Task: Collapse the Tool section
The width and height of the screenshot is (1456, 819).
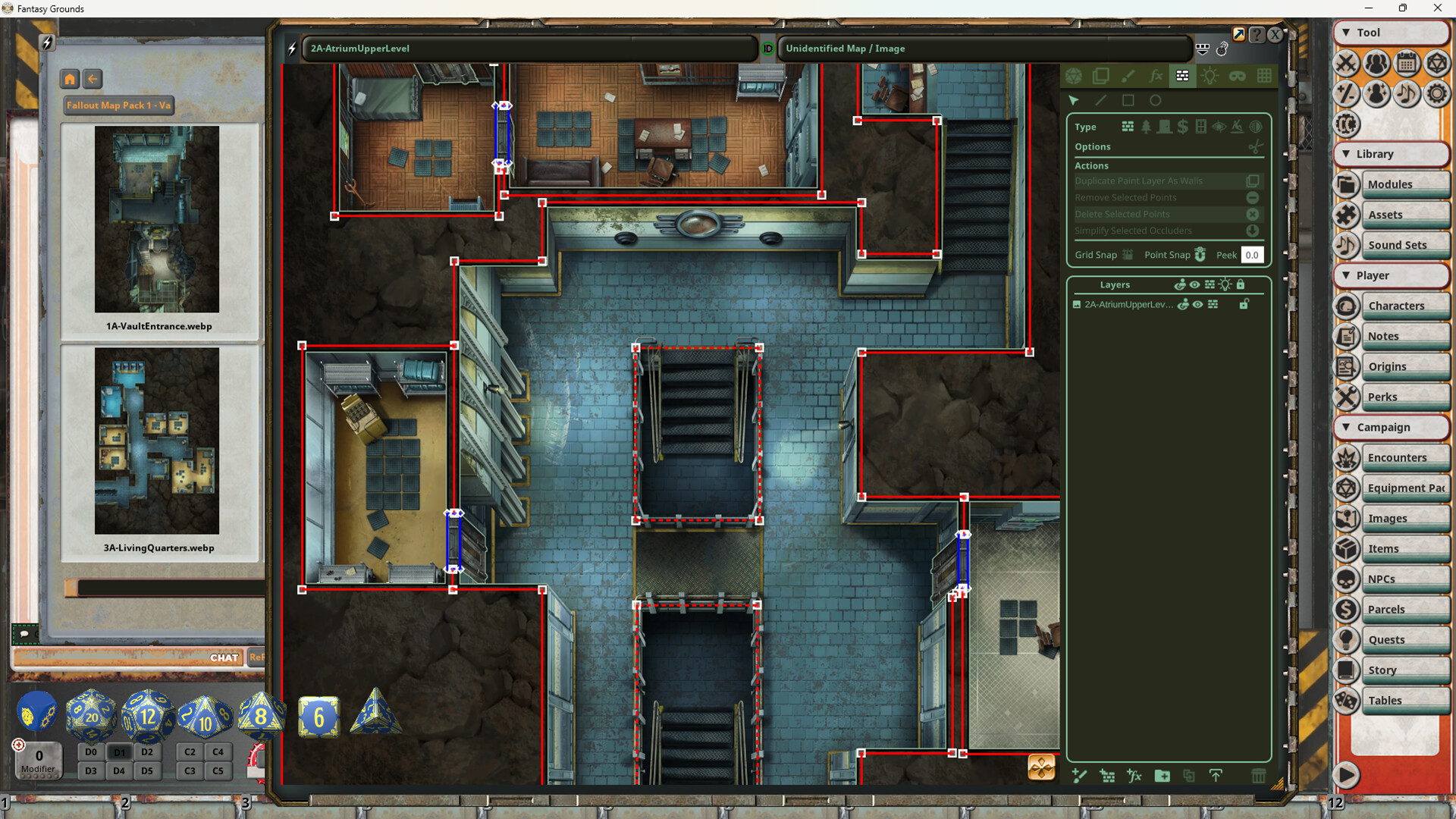Action: pos(1346,33)
